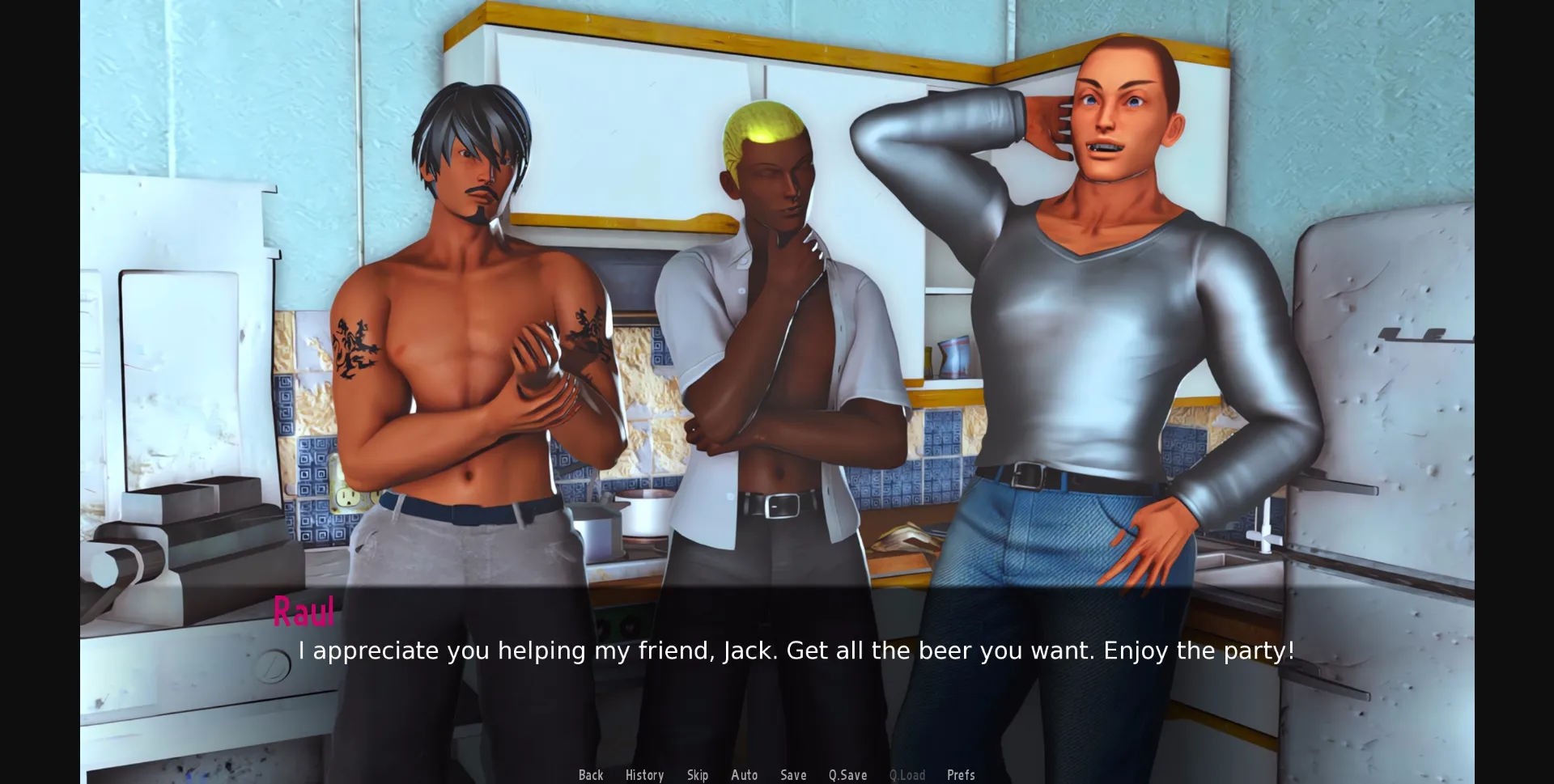
Task: Click the quick menu bar area
Action: pyautogui.click(x=777, y=774)
